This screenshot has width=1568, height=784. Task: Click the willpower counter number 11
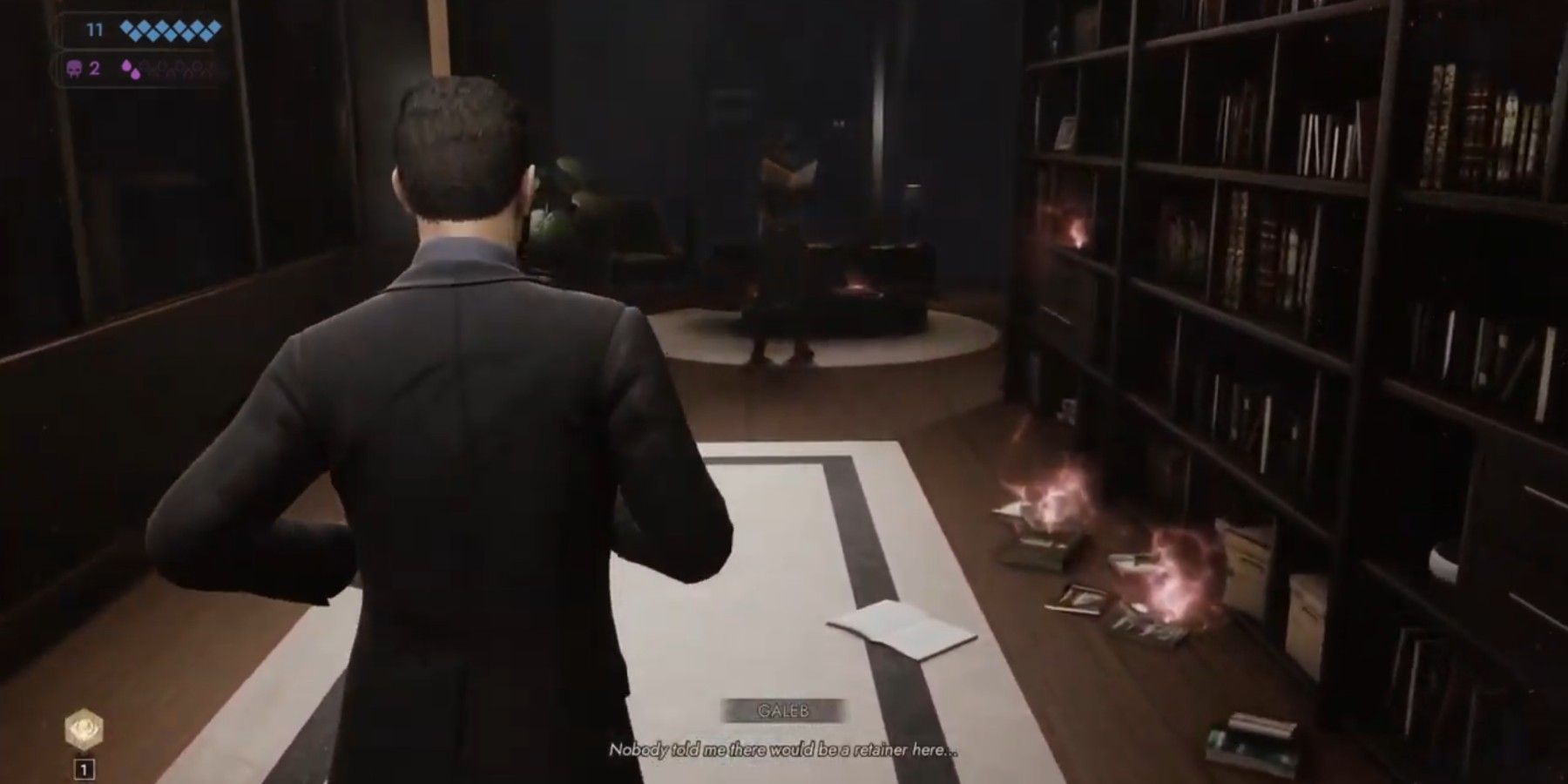click(94, 30)
